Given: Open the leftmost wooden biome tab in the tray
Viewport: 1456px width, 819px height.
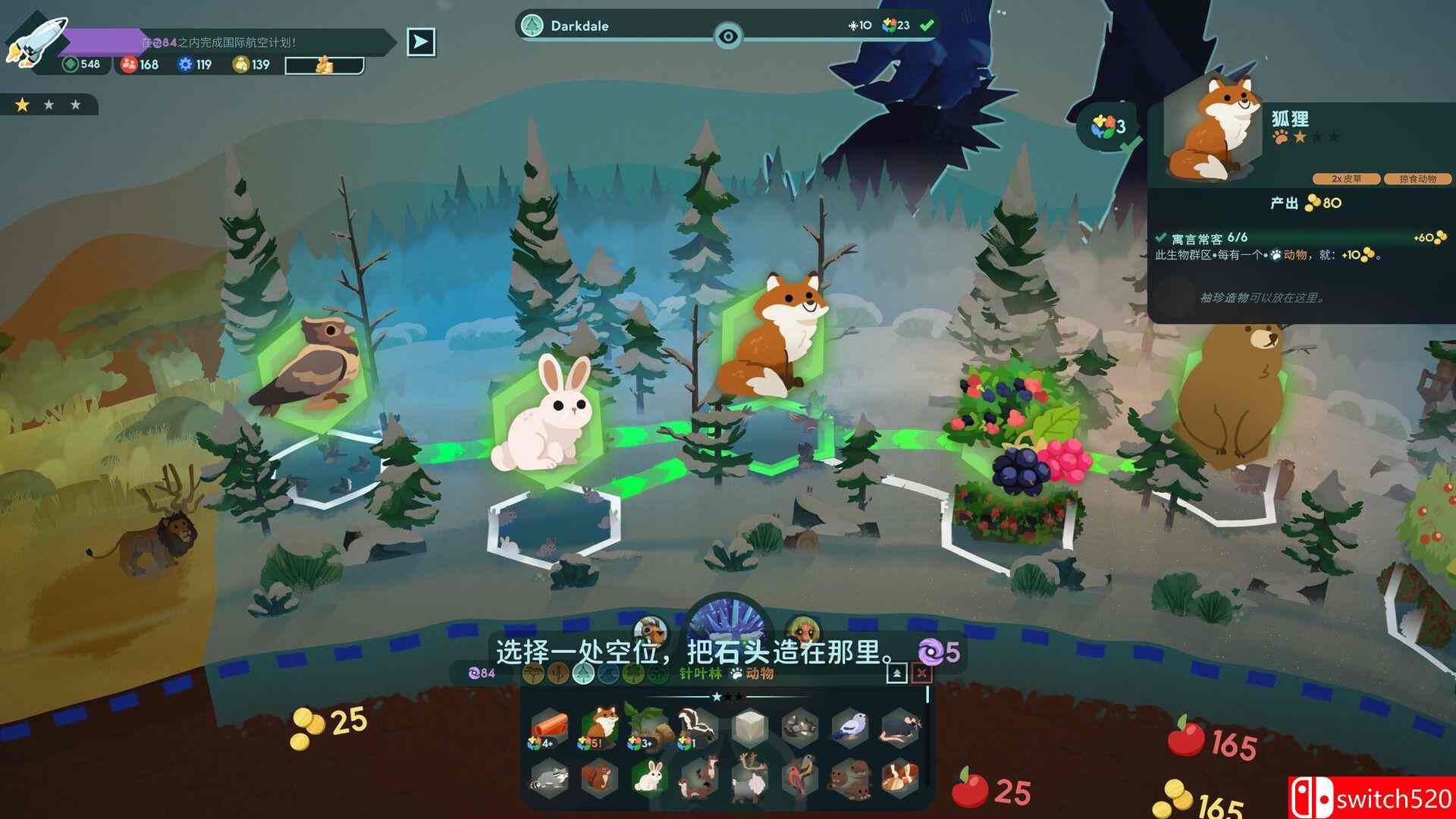Looking at the screenshot, I should [532, 674].
